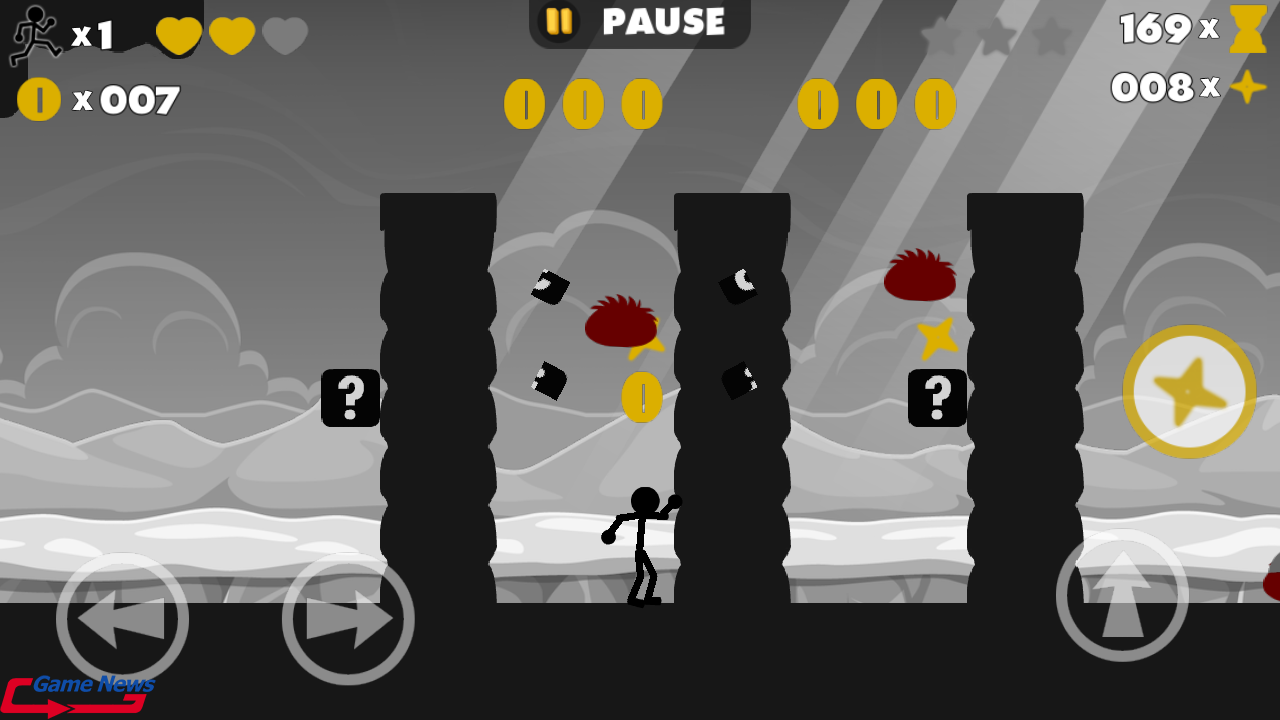The width and height of the screenshot is (1280, 720).
Task: Tap the right movement arrow control
Action: point(348,618)
